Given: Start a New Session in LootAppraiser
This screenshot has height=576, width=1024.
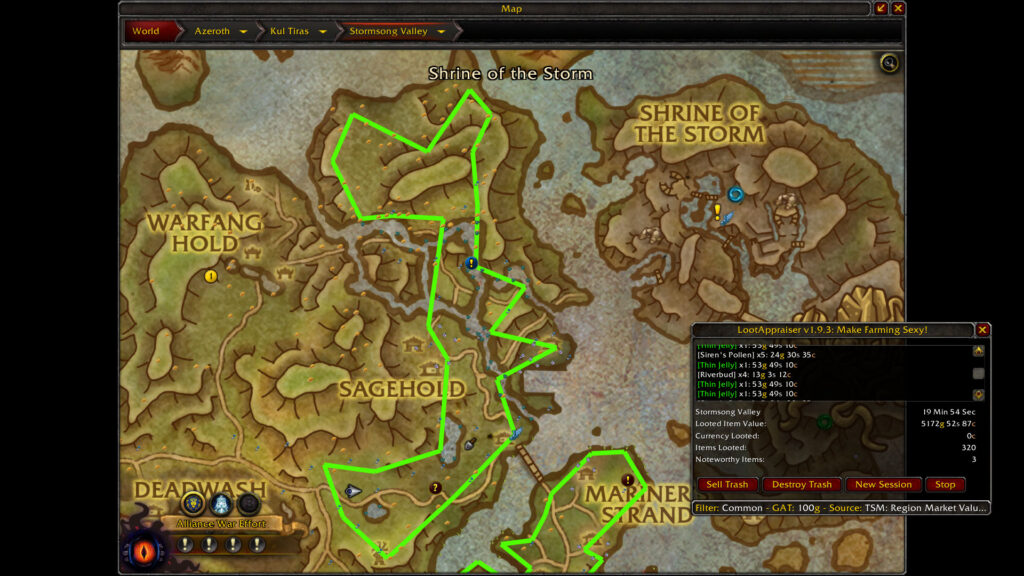Looking at the screenshot, I should pos(882,485).
